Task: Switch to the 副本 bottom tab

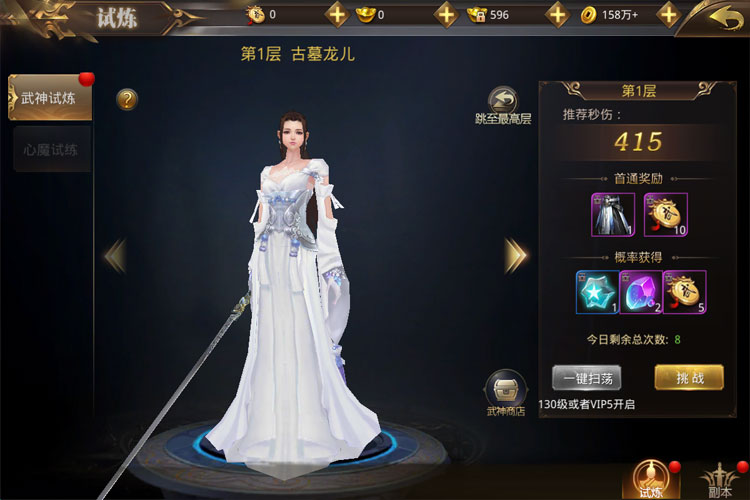Action: [x=717, y=478]
